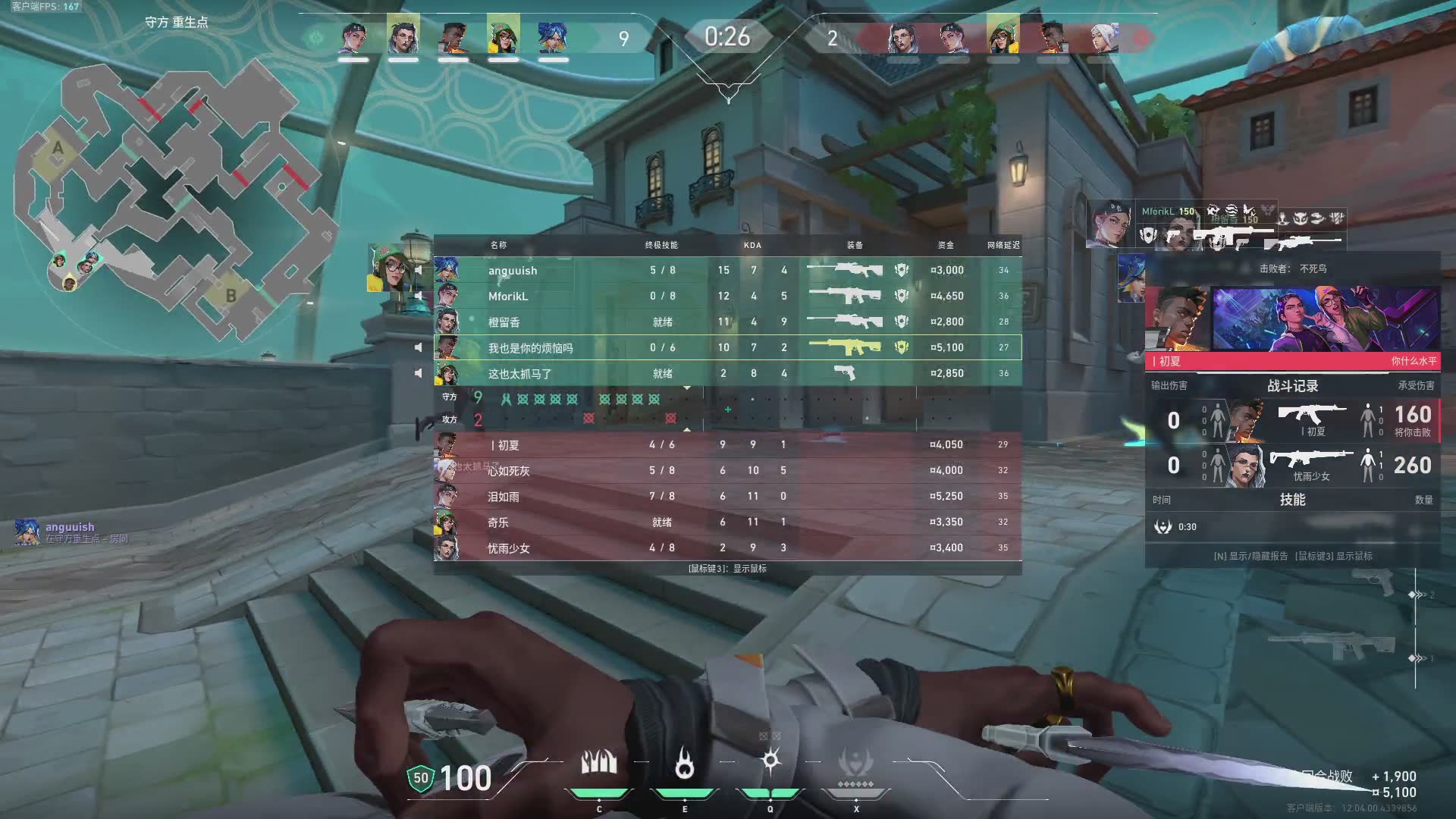
Task: Select the 奇乐 scoreboard row
Action: point(726,522)
